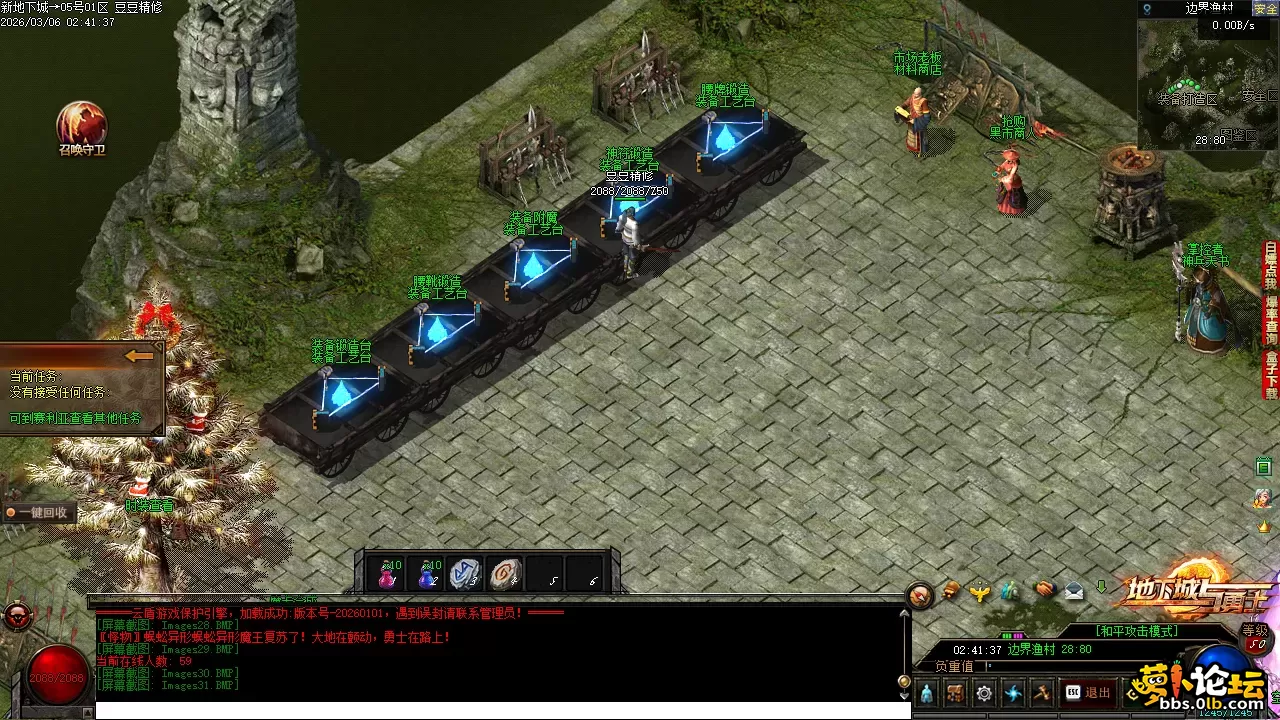Open the mail envelope icon
1280x720 pixels.
coord(1074,591)
